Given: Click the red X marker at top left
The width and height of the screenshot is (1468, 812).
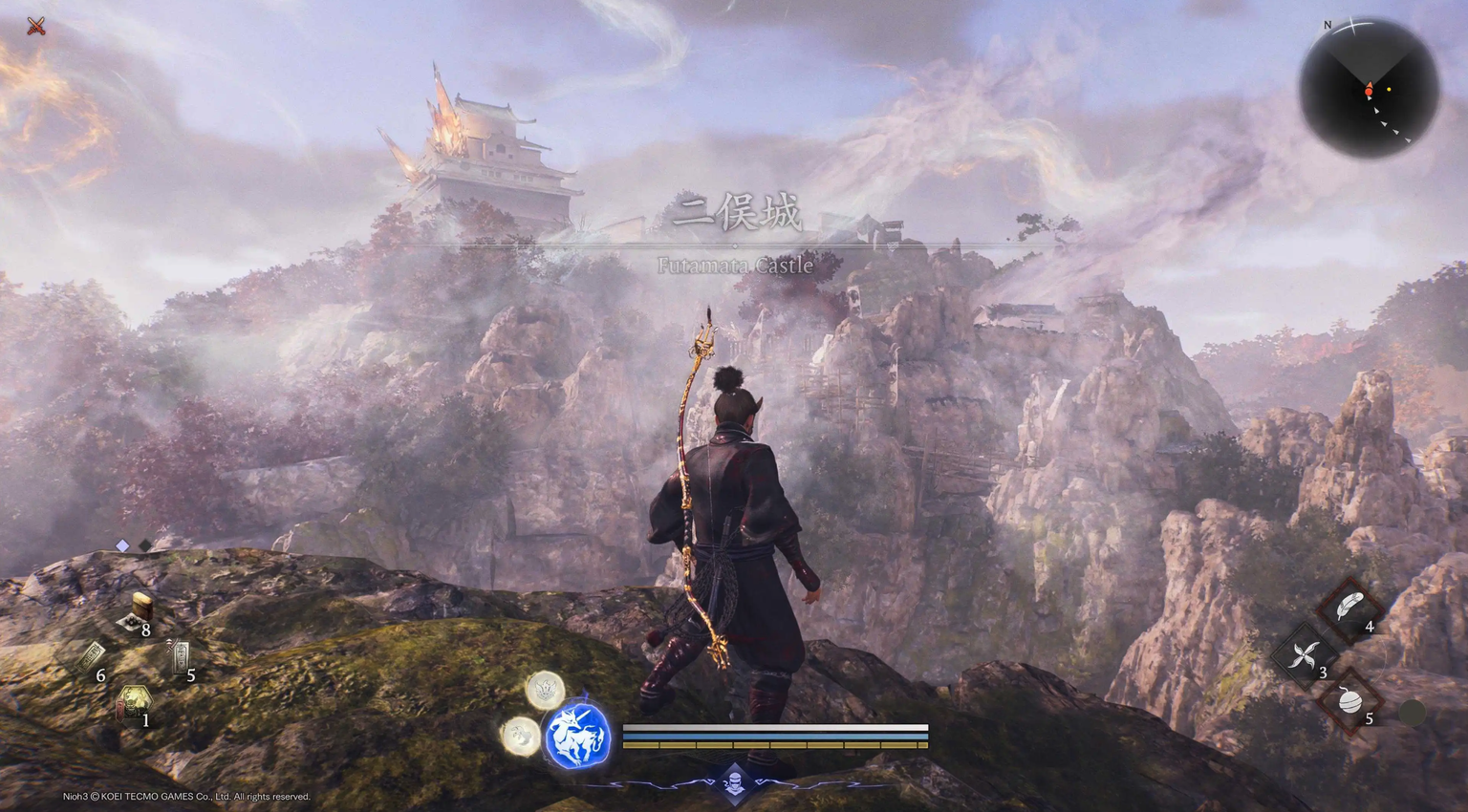Looking at the screenshot, I should click(x=34, y=25).
